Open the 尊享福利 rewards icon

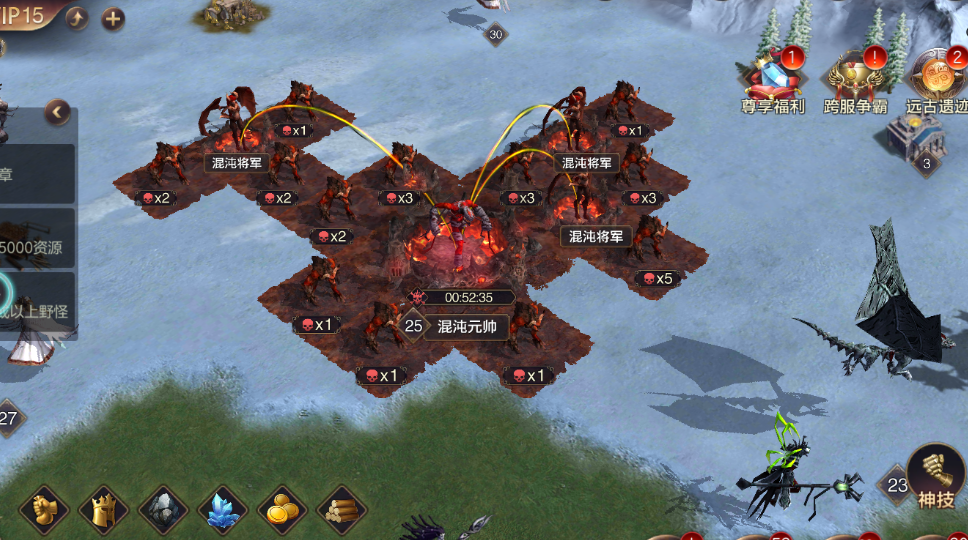772,80
